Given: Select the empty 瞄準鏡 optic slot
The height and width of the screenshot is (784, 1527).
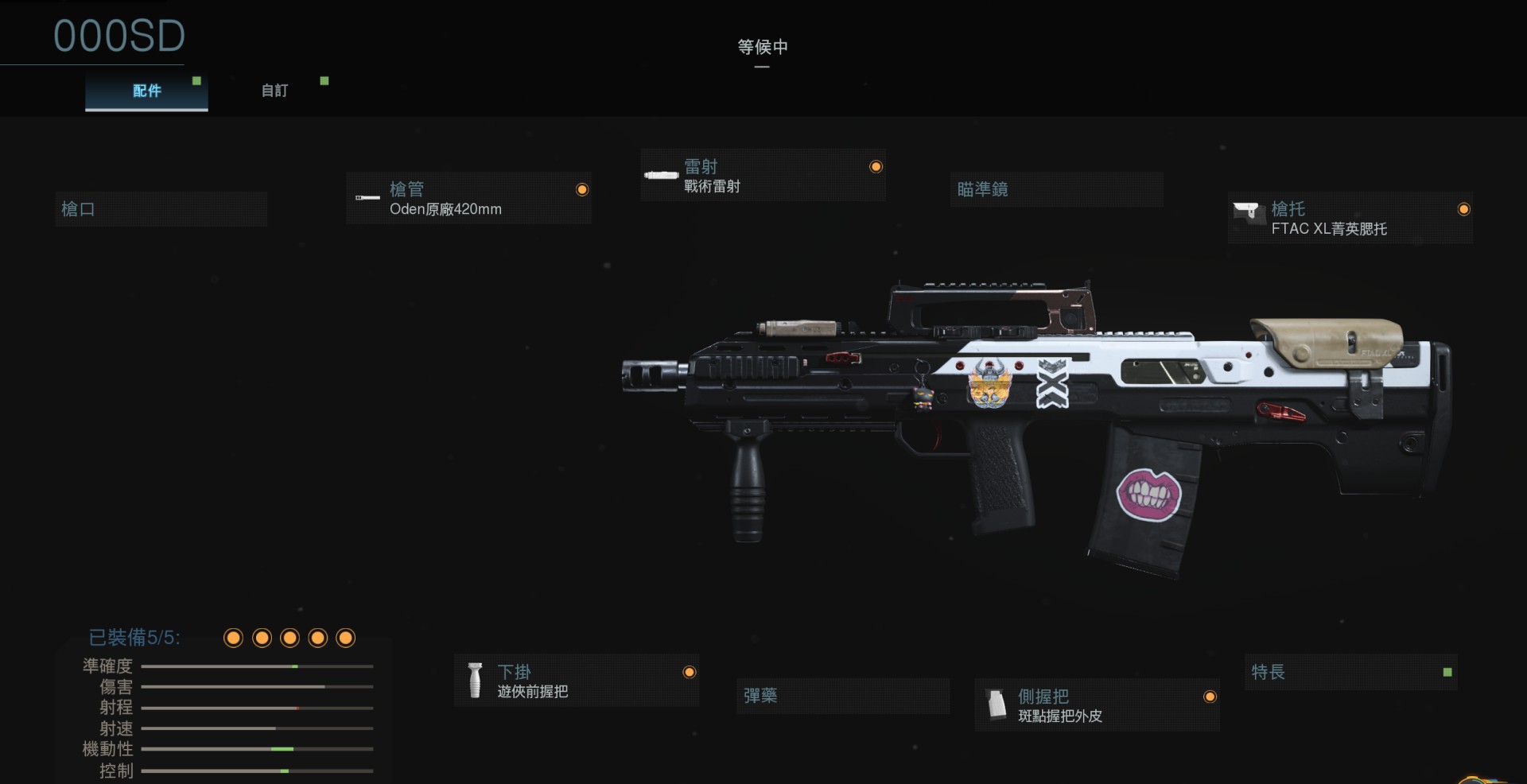Looking at the screenshot, I should [x=1056, y=189].
